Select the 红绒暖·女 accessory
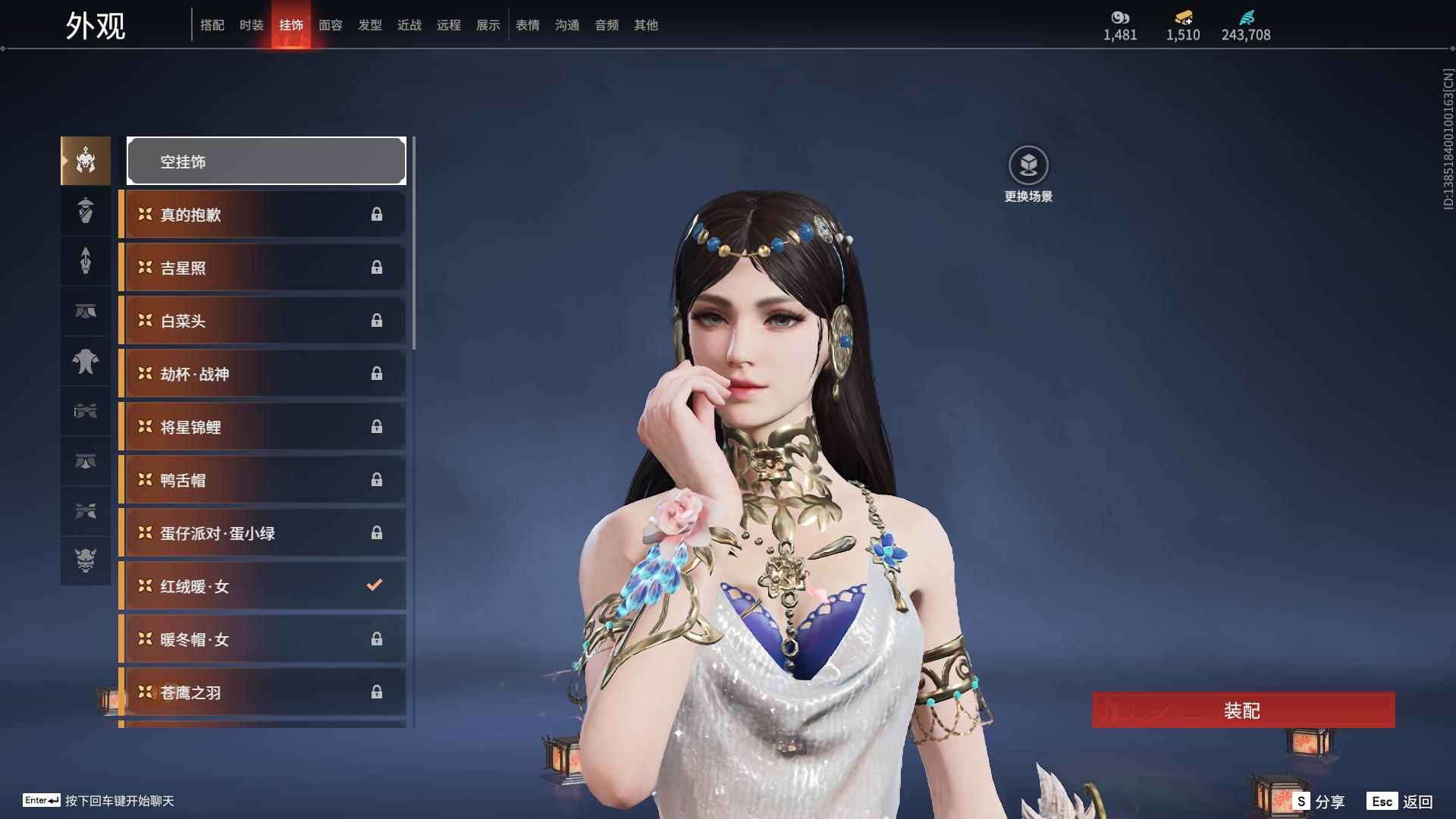 click(262, 586)
